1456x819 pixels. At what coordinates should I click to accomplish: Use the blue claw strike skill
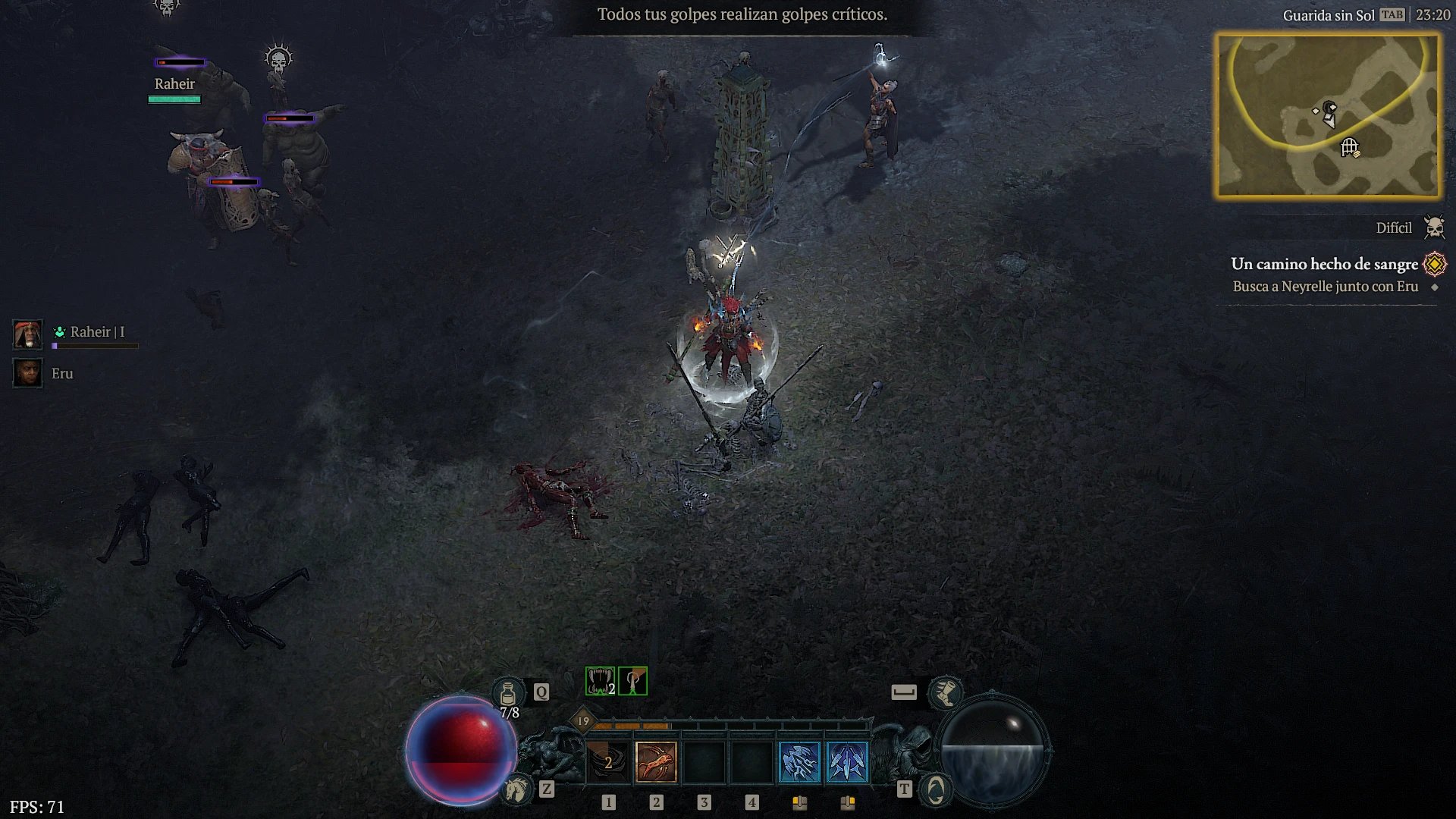click(x=799, y=761)
